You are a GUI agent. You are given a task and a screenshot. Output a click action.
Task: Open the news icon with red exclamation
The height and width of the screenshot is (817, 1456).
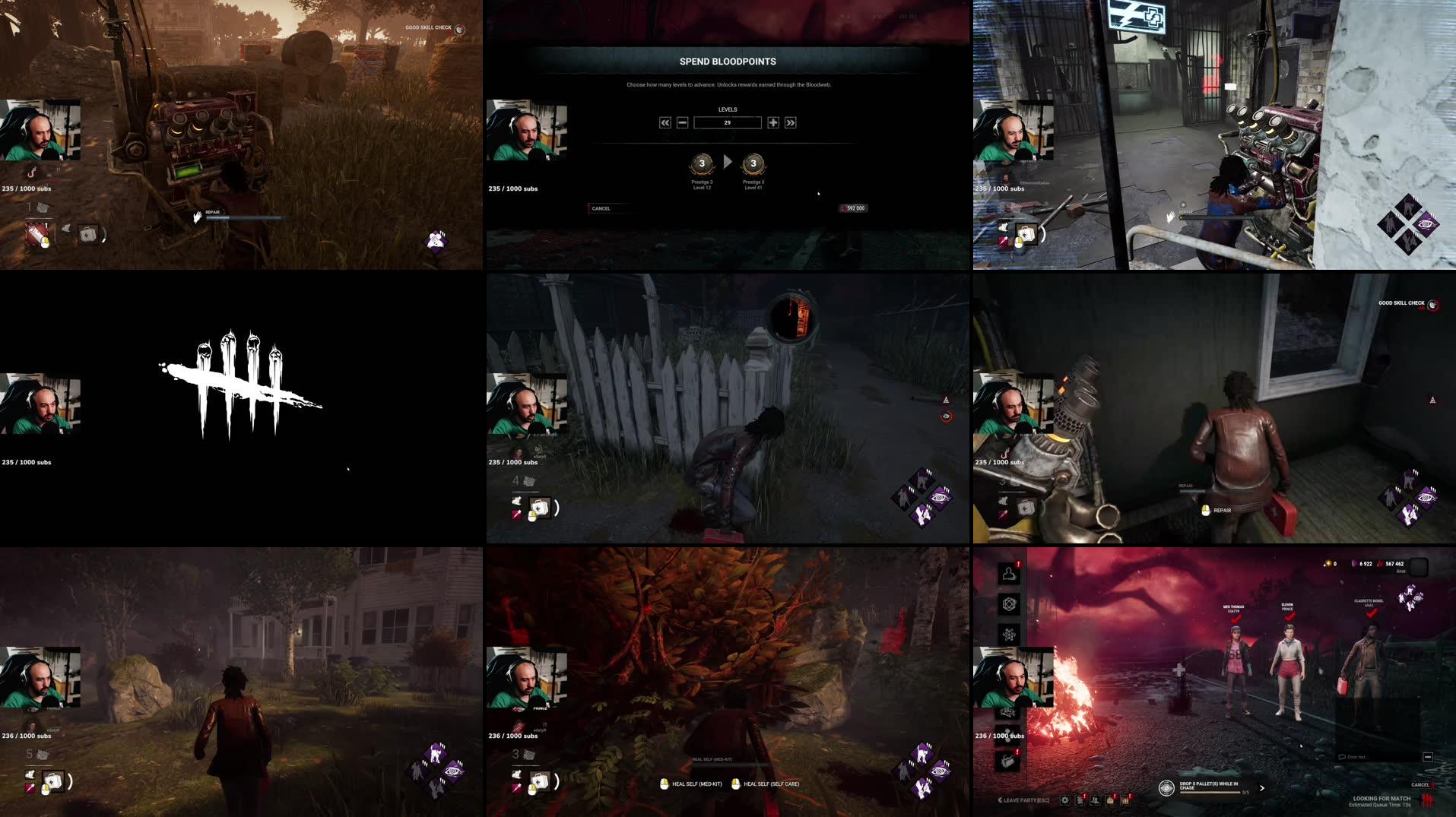coord(1008,760)
